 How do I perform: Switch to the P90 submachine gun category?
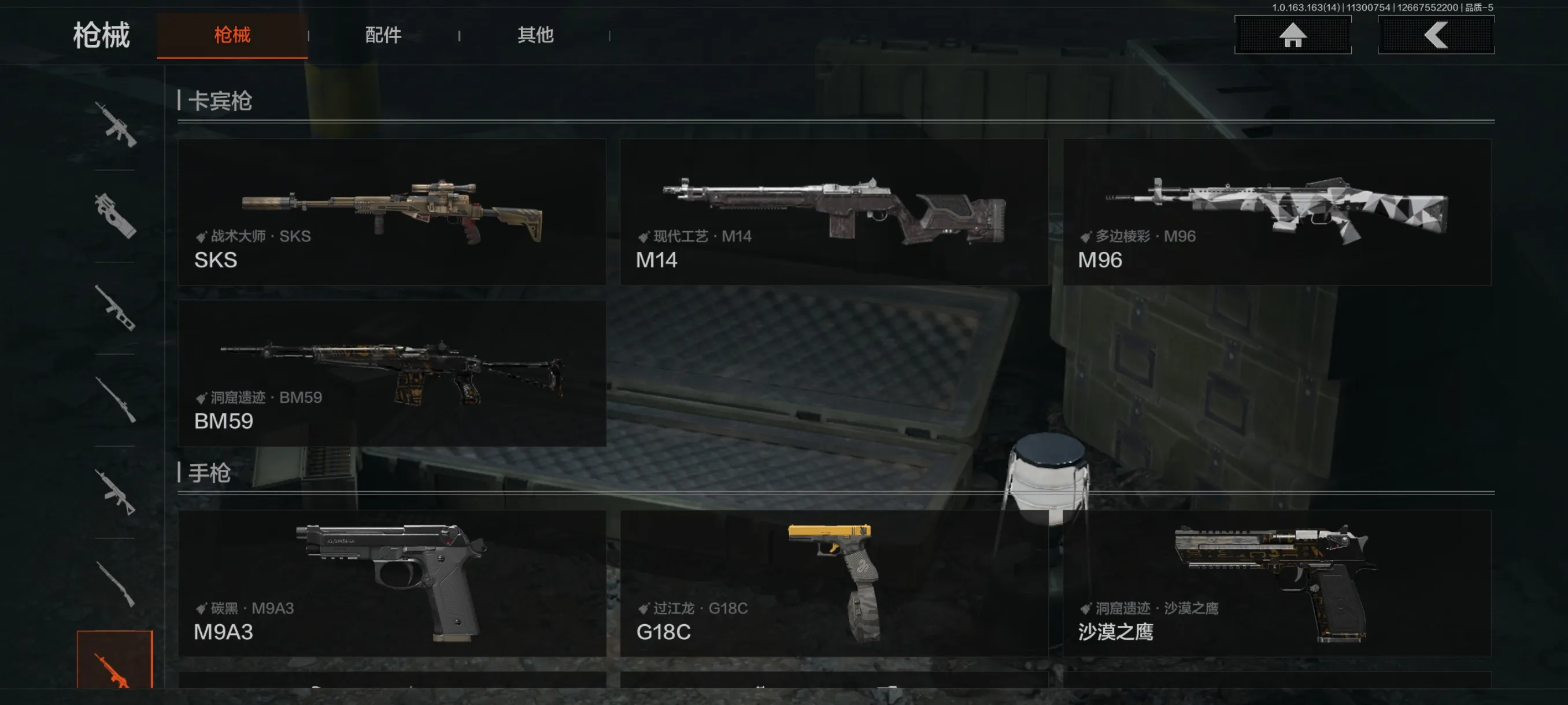pyautogui.click(x=115, y=216)
